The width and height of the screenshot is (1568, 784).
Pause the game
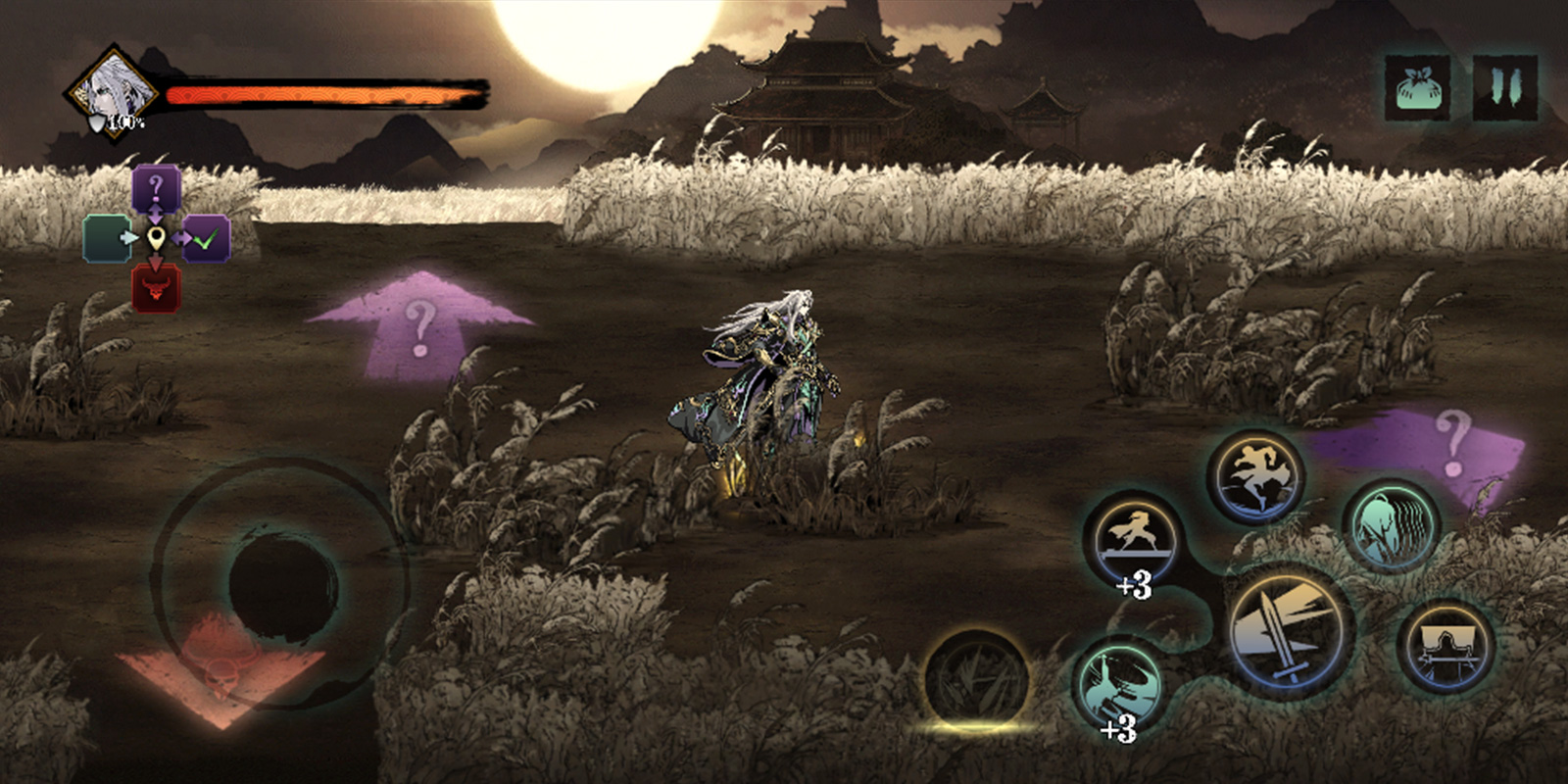click(x=1504, y=87)
